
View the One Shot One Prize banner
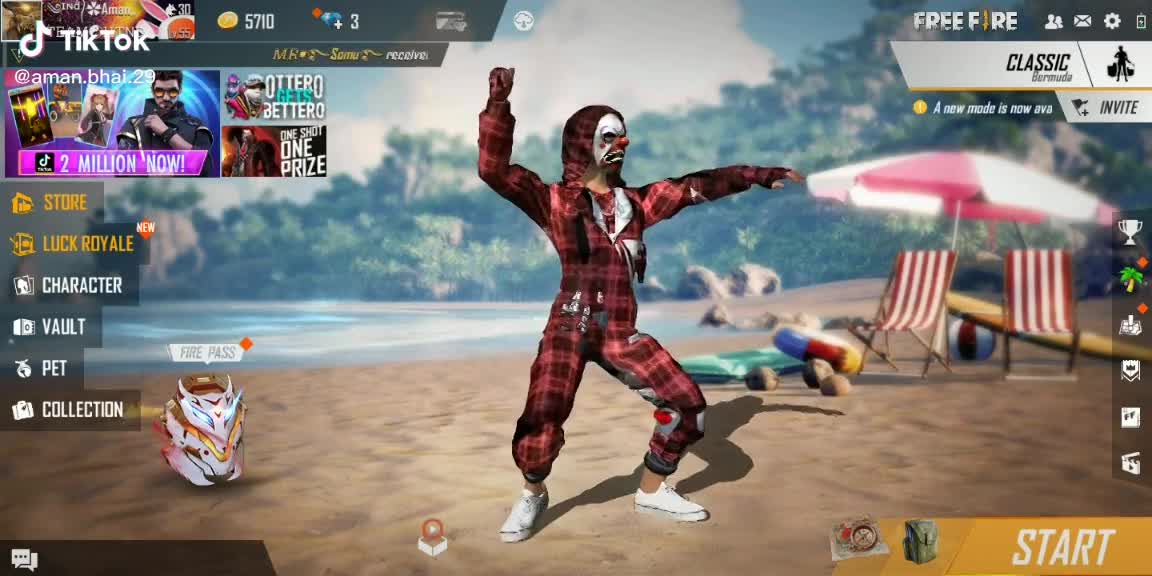click(x=274, y=151)
